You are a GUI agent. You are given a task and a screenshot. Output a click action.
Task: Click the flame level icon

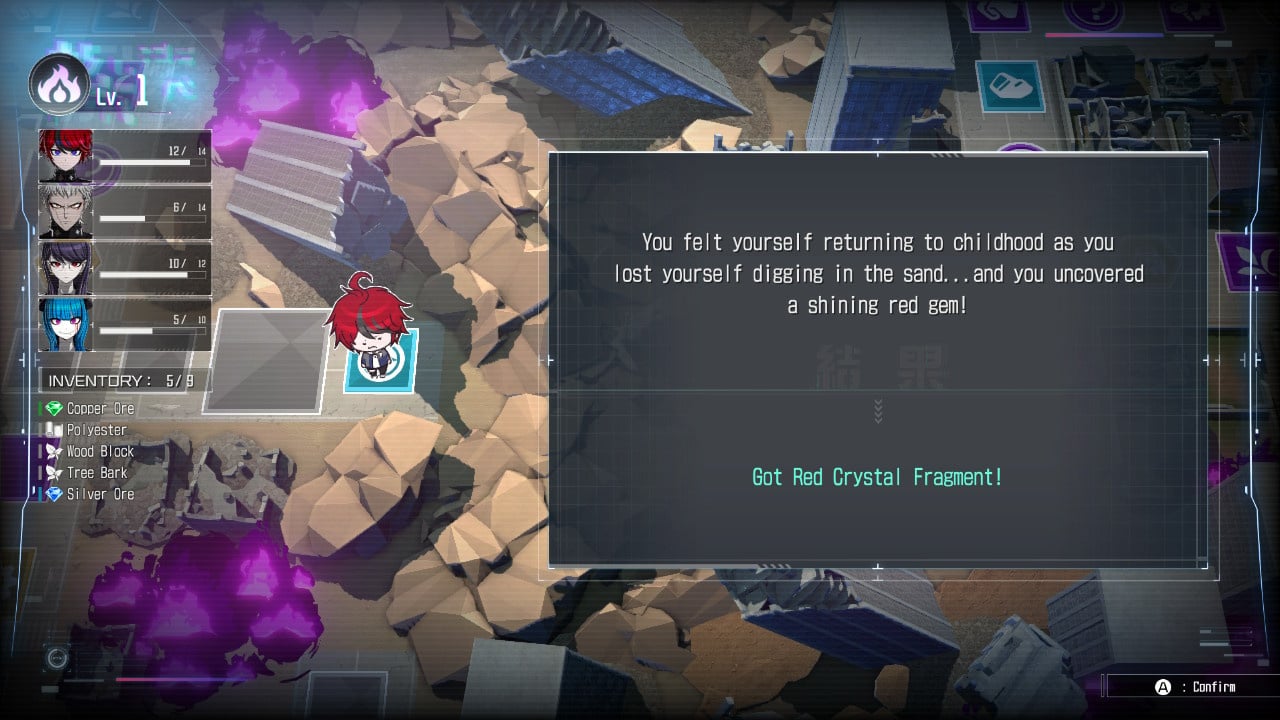click(59, 84)
